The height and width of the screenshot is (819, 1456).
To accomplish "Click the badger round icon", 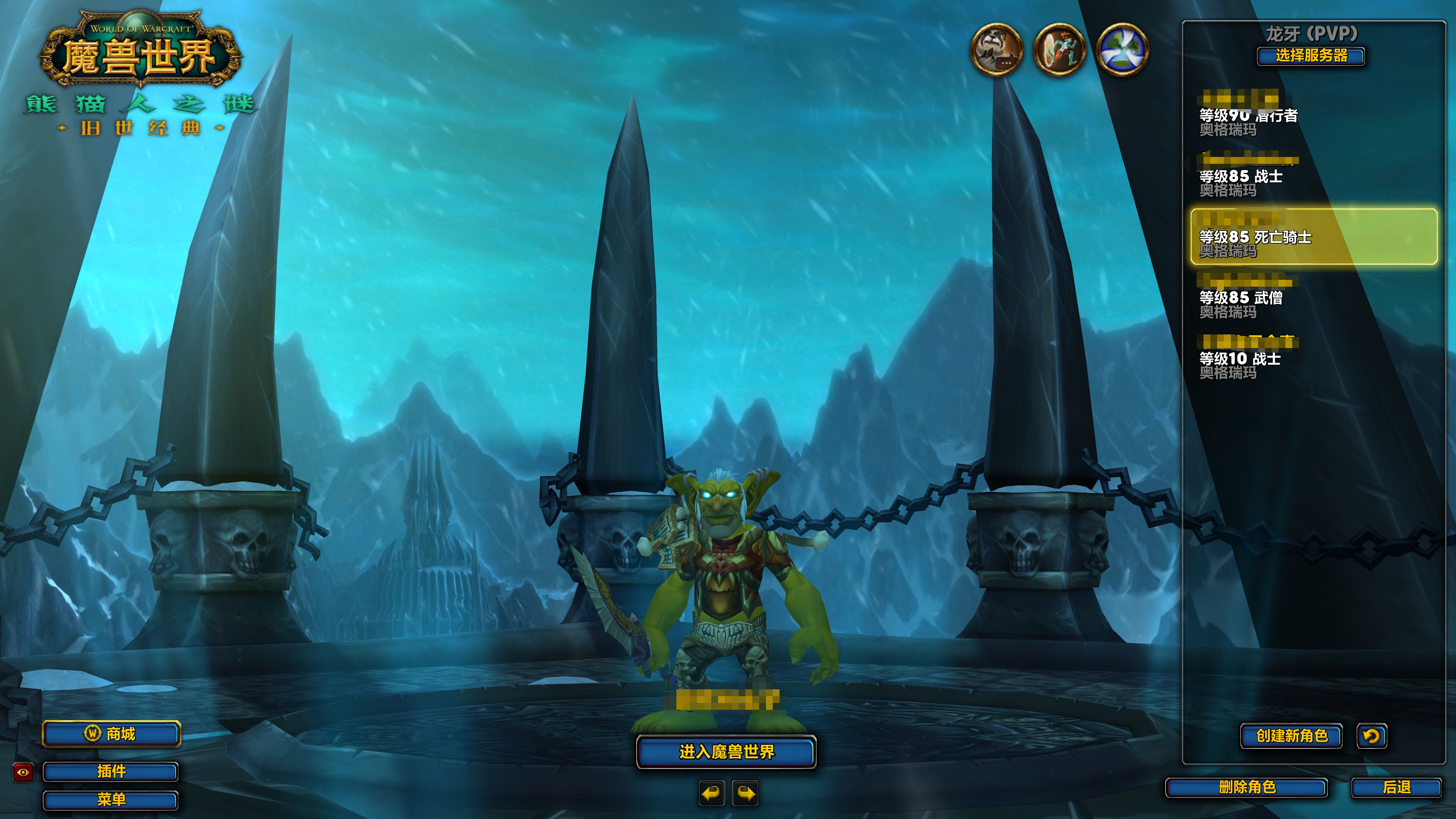I will 996,49.
